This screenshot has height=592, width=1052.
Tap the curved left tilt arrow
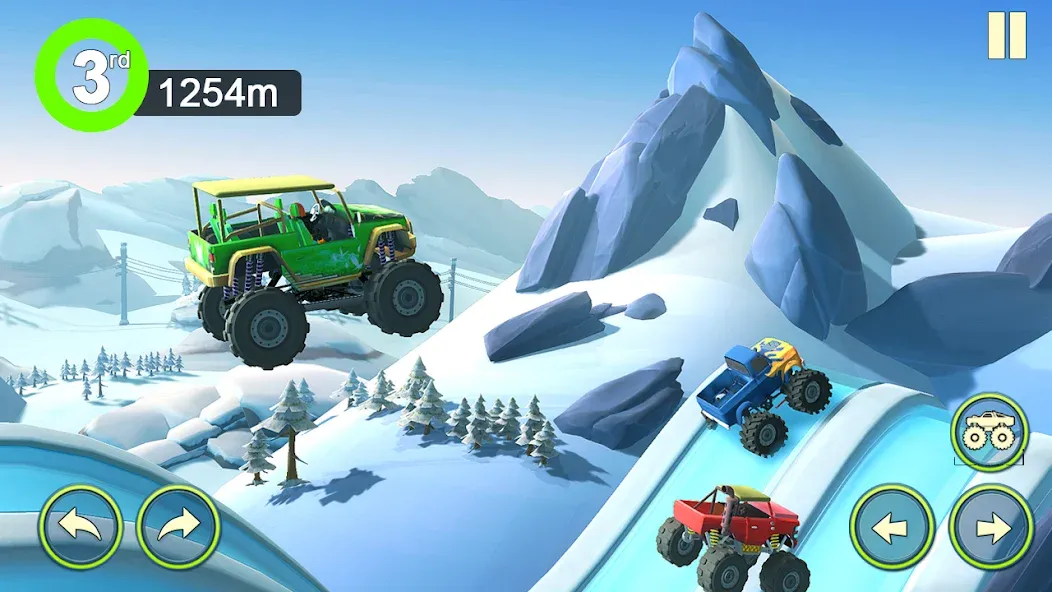(x=81, y=527)
